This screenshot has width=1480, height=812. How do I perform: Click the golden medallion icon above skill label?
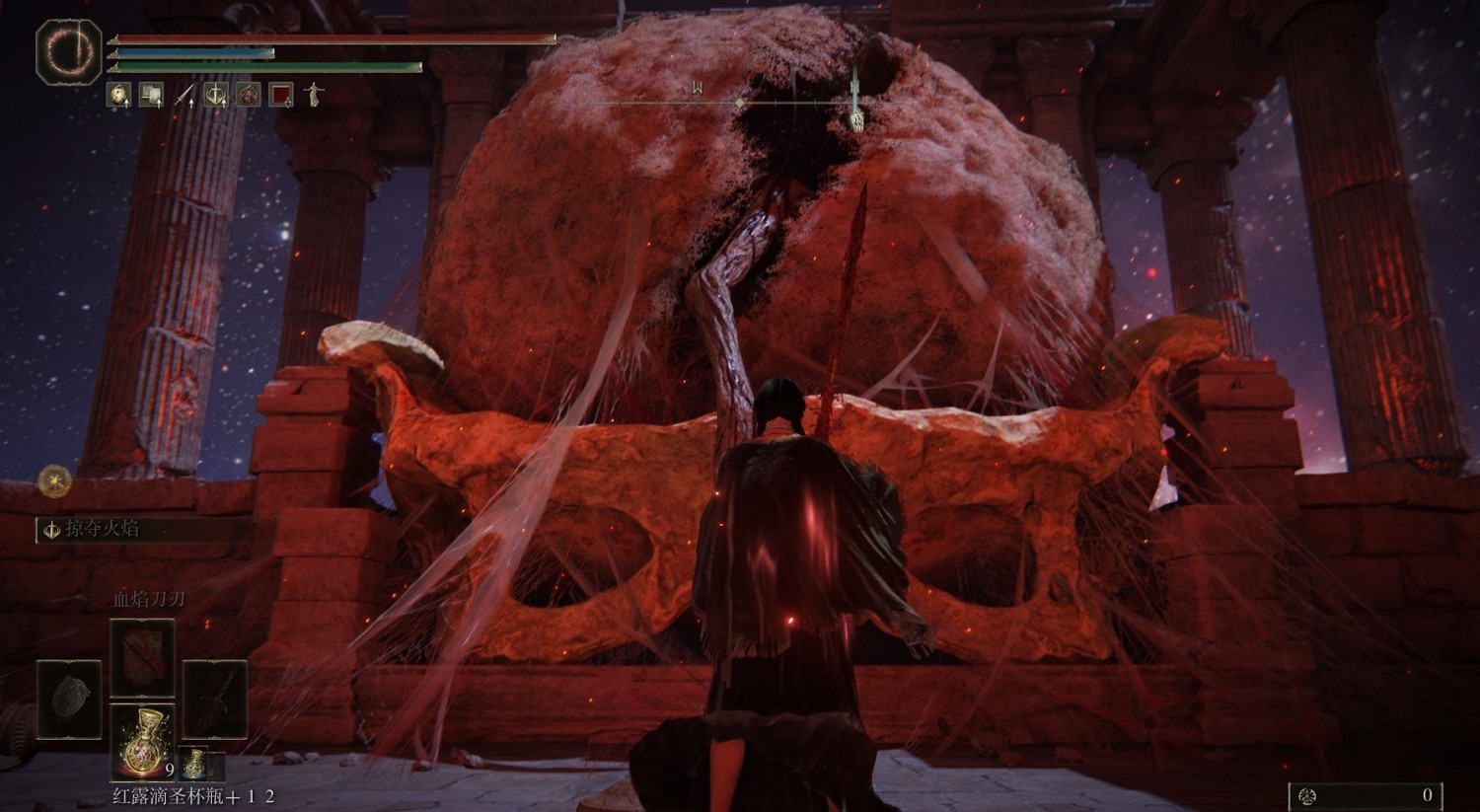tap(54, 480)
